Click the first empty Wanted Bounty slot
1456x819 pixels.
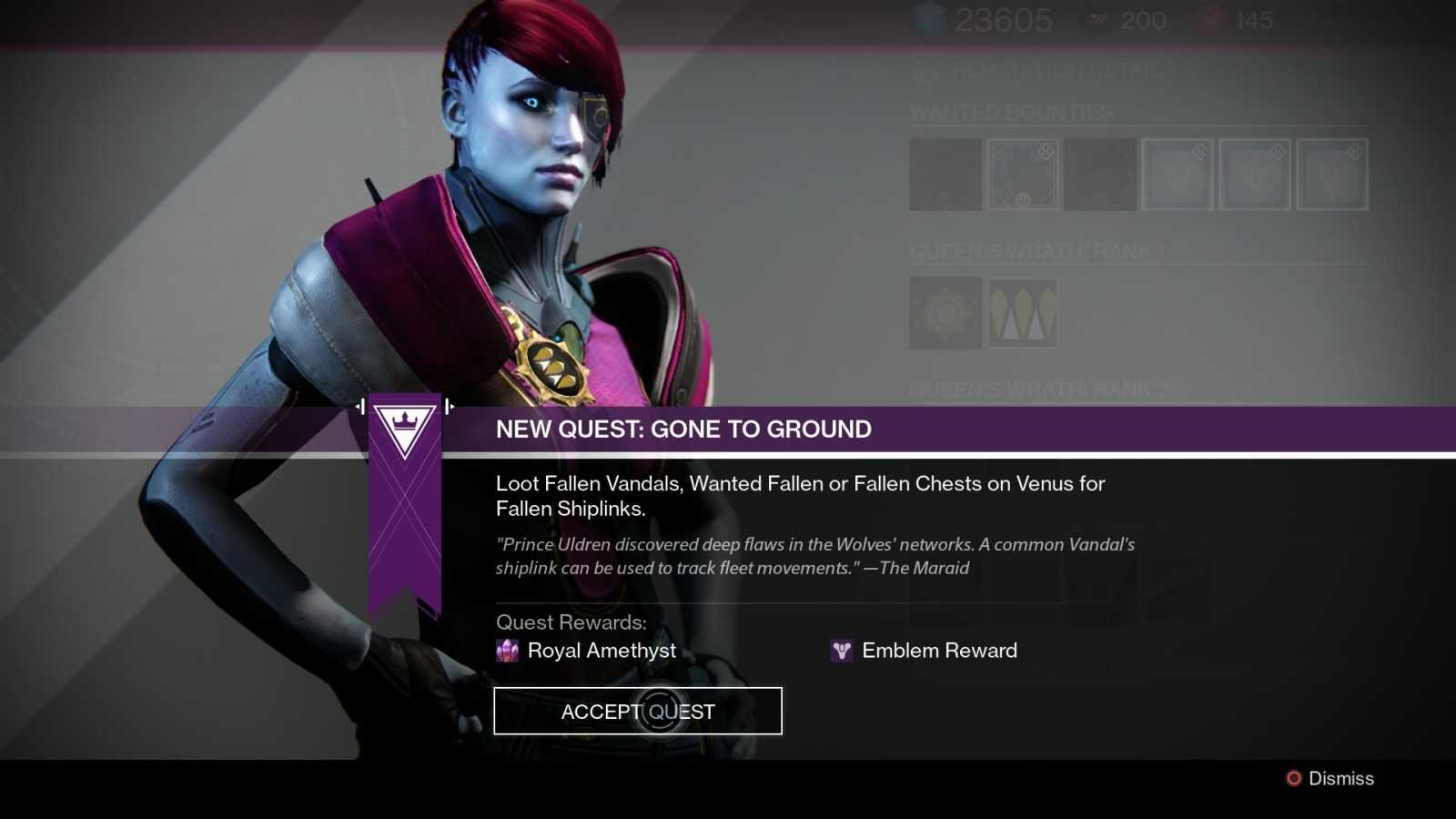pos(945,175)
